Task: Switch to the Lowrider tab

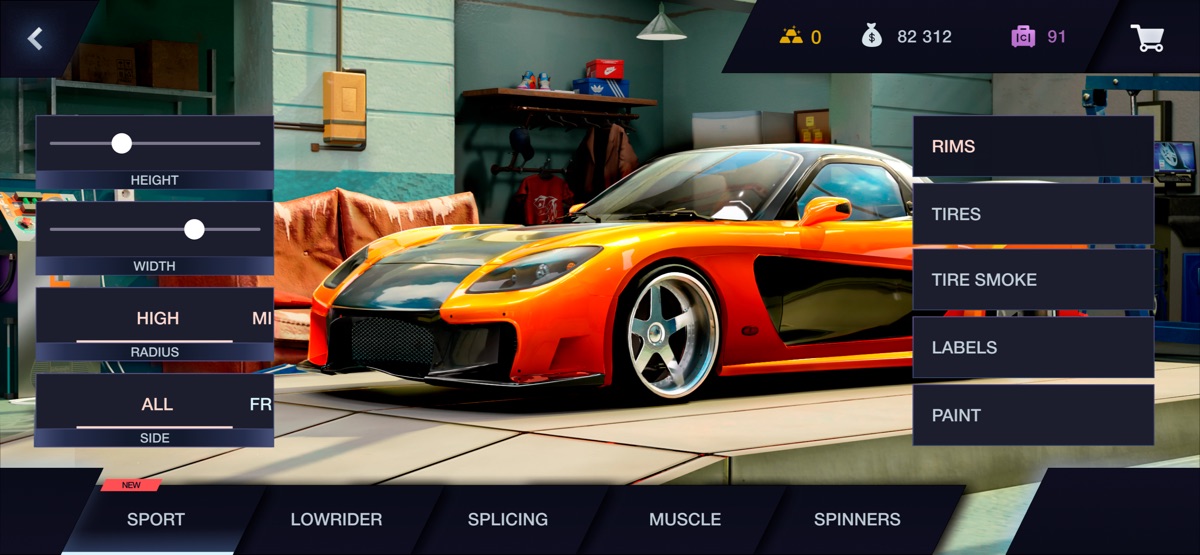Action: (x=336, y=519)
